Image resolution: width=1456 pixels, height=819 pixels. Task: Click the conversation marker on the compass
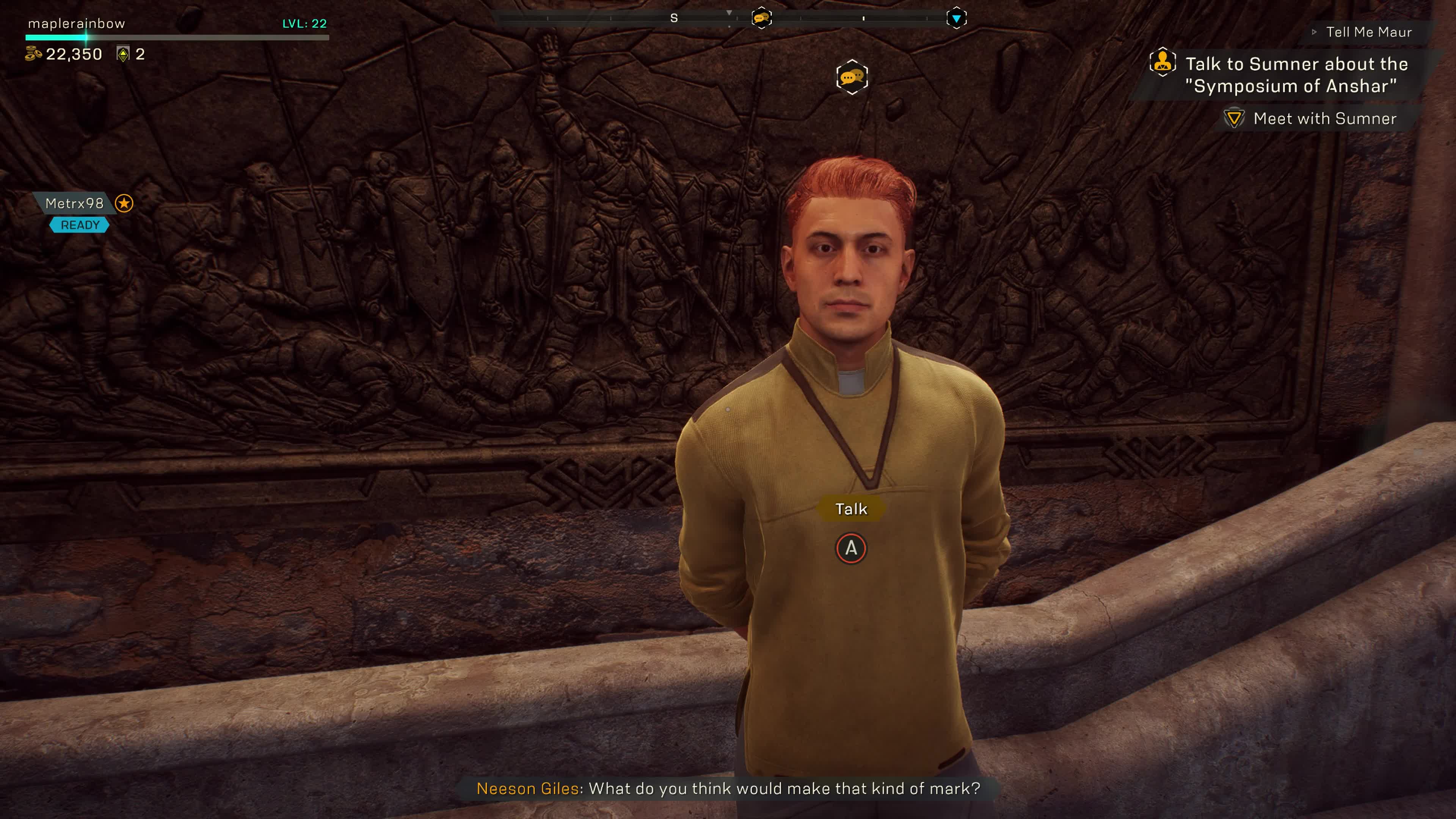pyautogui.click(x=761, y=18)
